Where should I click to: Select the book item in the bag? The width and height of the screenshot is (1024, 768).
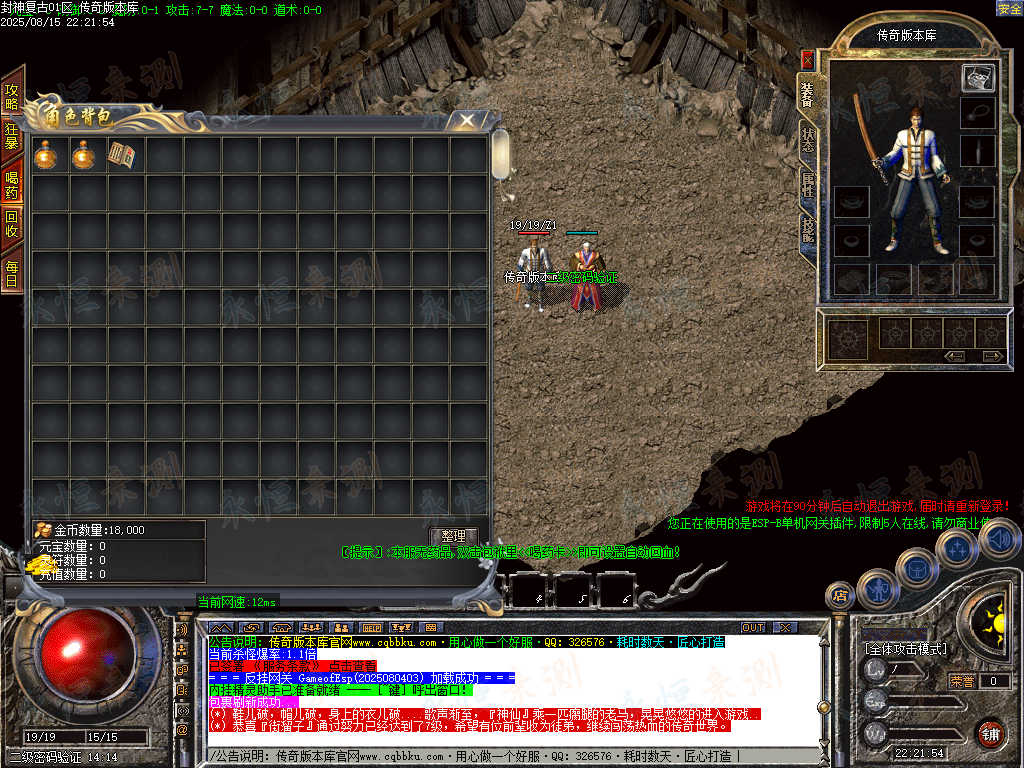121,155
